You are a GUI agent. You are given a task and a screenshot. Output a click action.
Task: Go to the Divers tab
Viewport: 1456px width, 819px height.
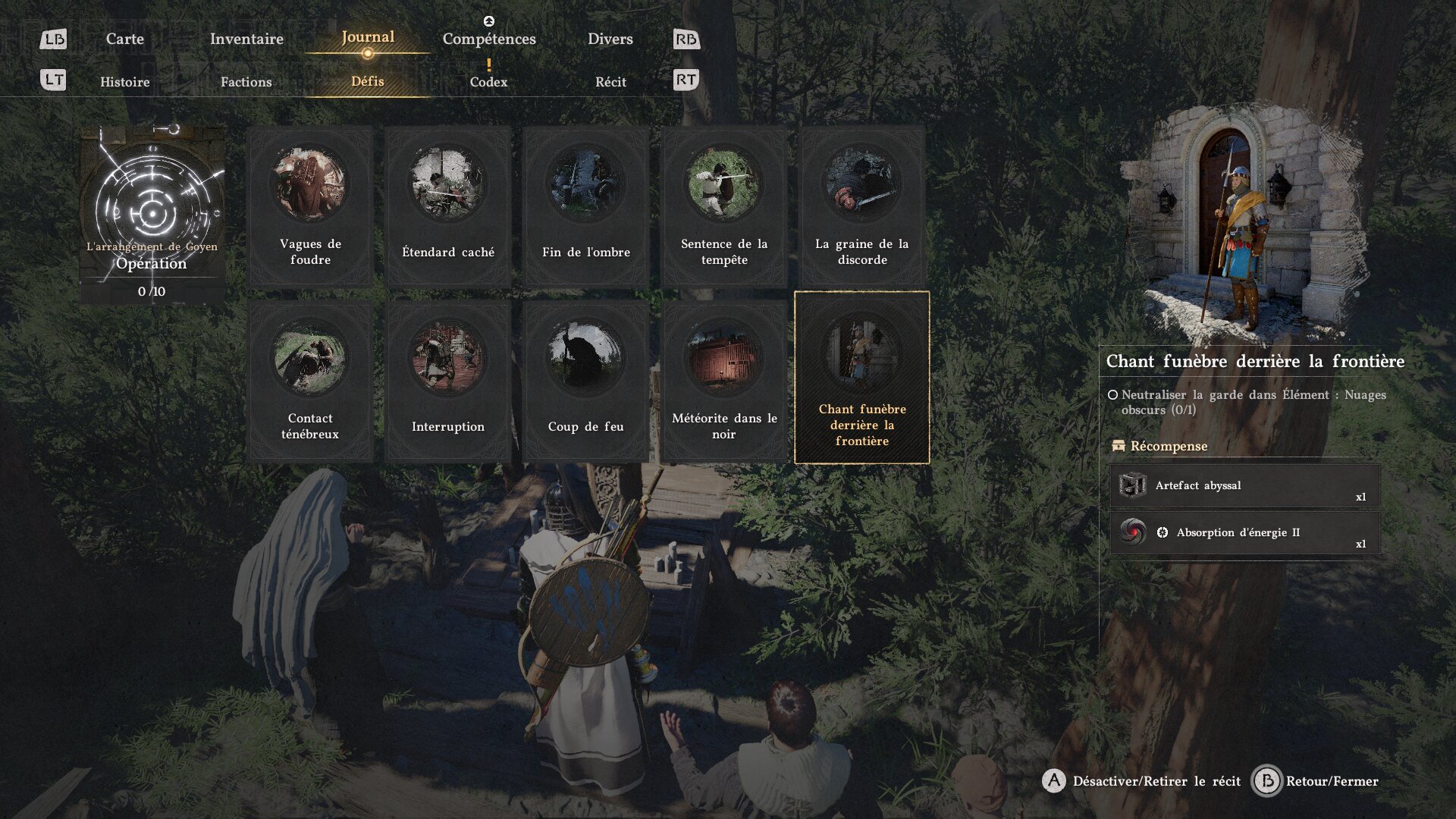point(610,39)
